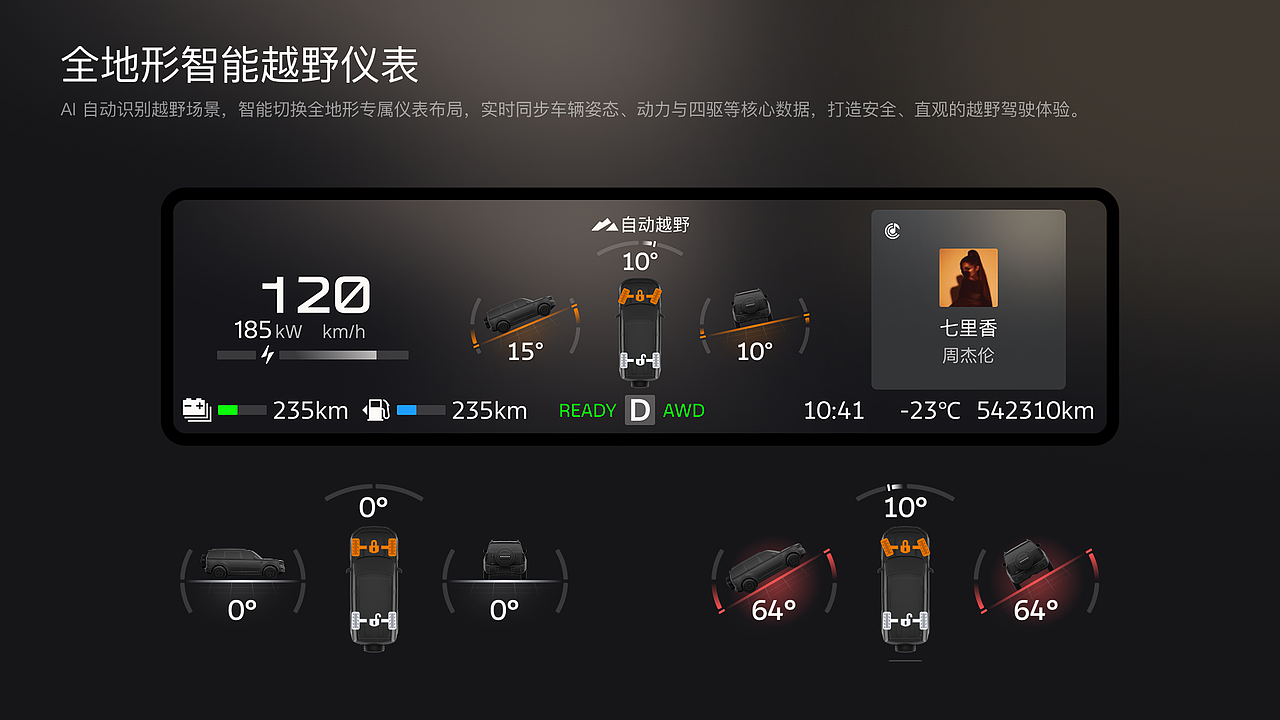Select the 自动越野 mountain mode icon
This screenshot has height=720, width=1280.
click(606, 223)
